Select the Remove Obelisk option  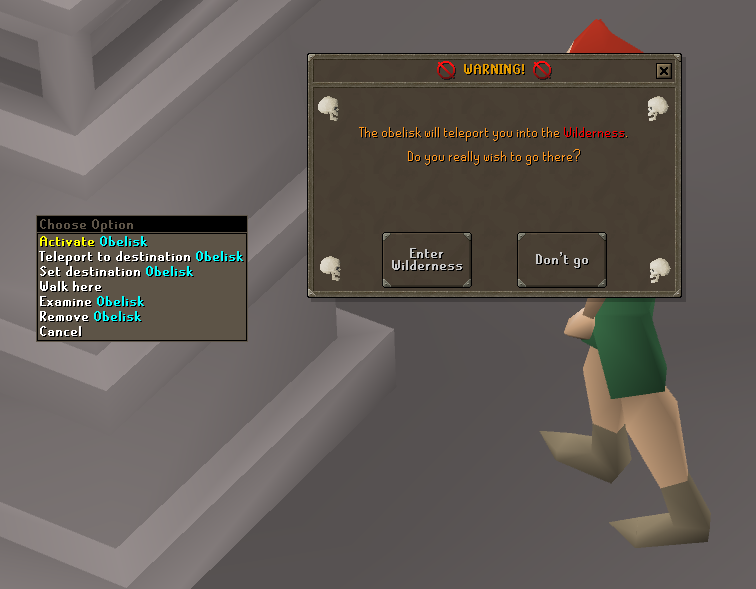point(90,316)
